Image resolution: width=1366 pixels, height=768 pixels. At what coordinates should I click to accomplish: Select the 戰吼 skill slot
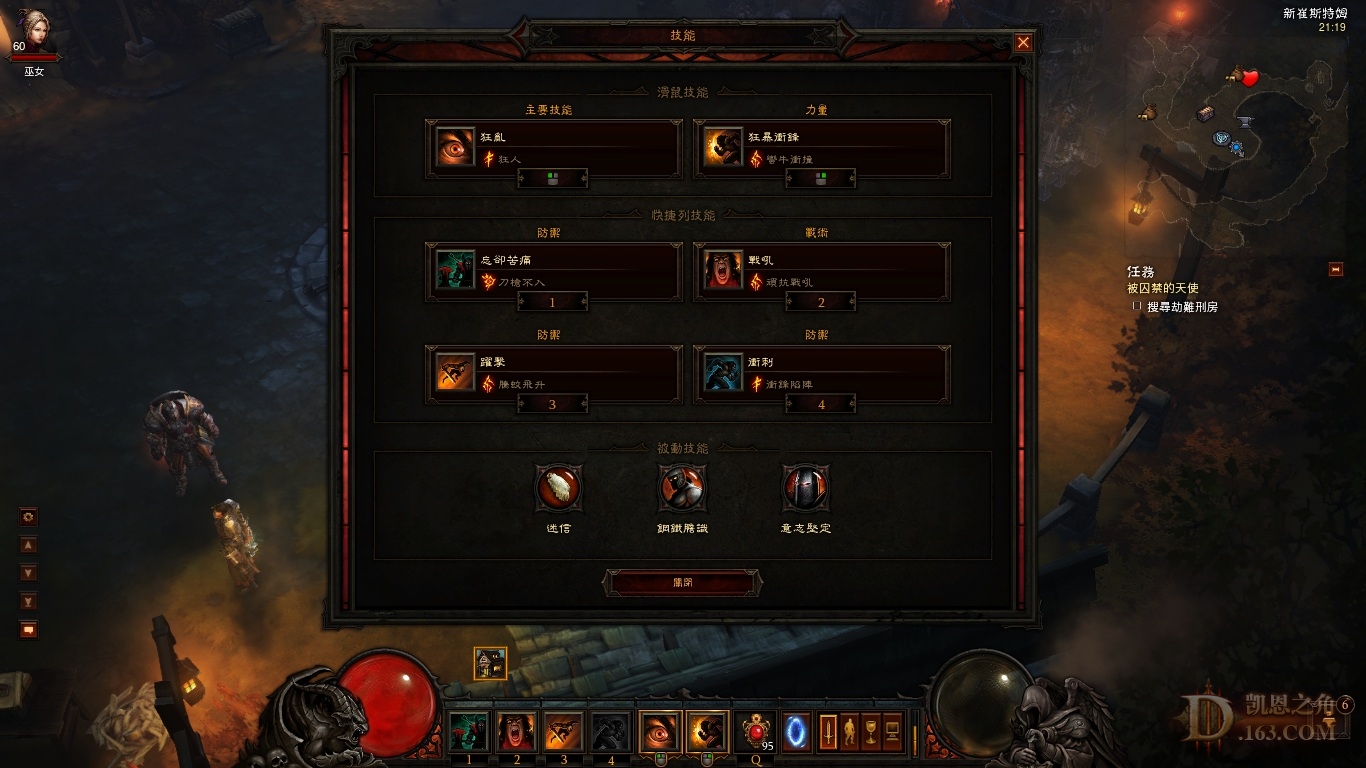(821, 270)
